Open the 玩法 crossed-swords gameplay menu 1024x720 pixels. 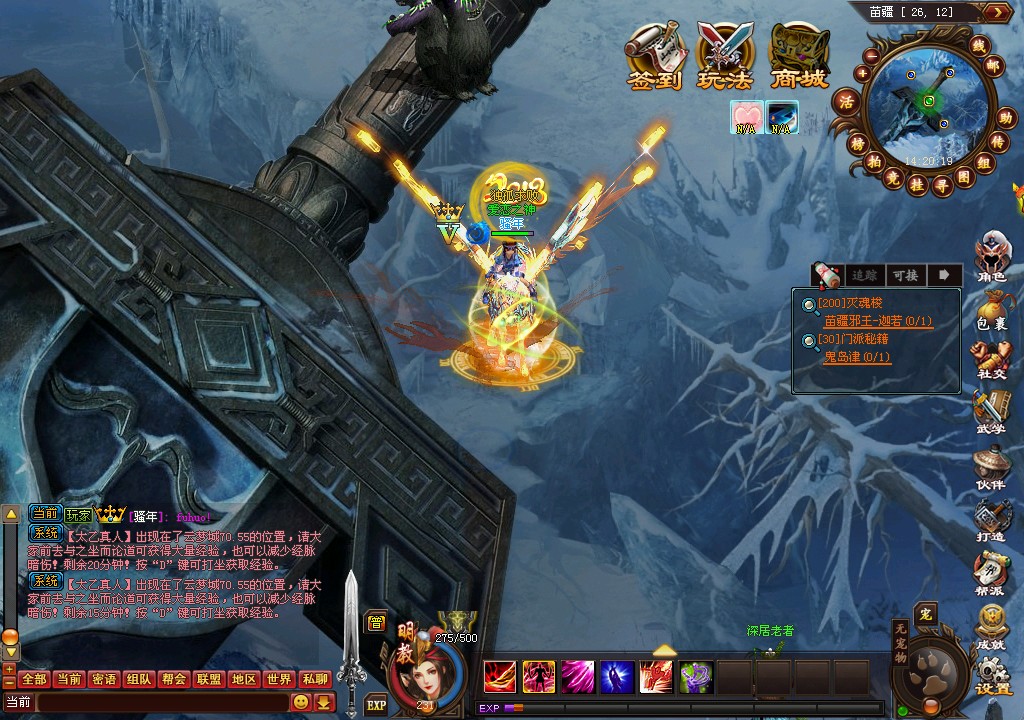pos(727,56)
